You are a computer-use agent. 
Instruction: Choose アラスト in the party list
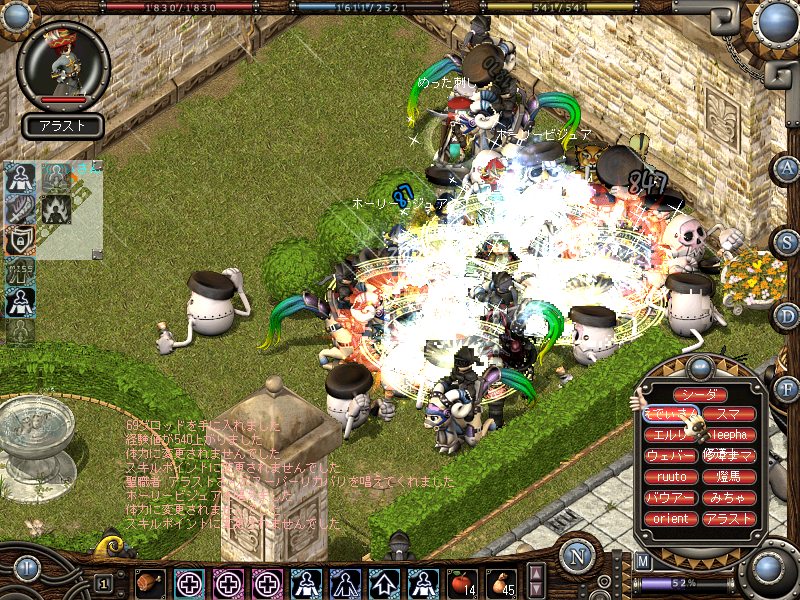click(x=728, y=519)
